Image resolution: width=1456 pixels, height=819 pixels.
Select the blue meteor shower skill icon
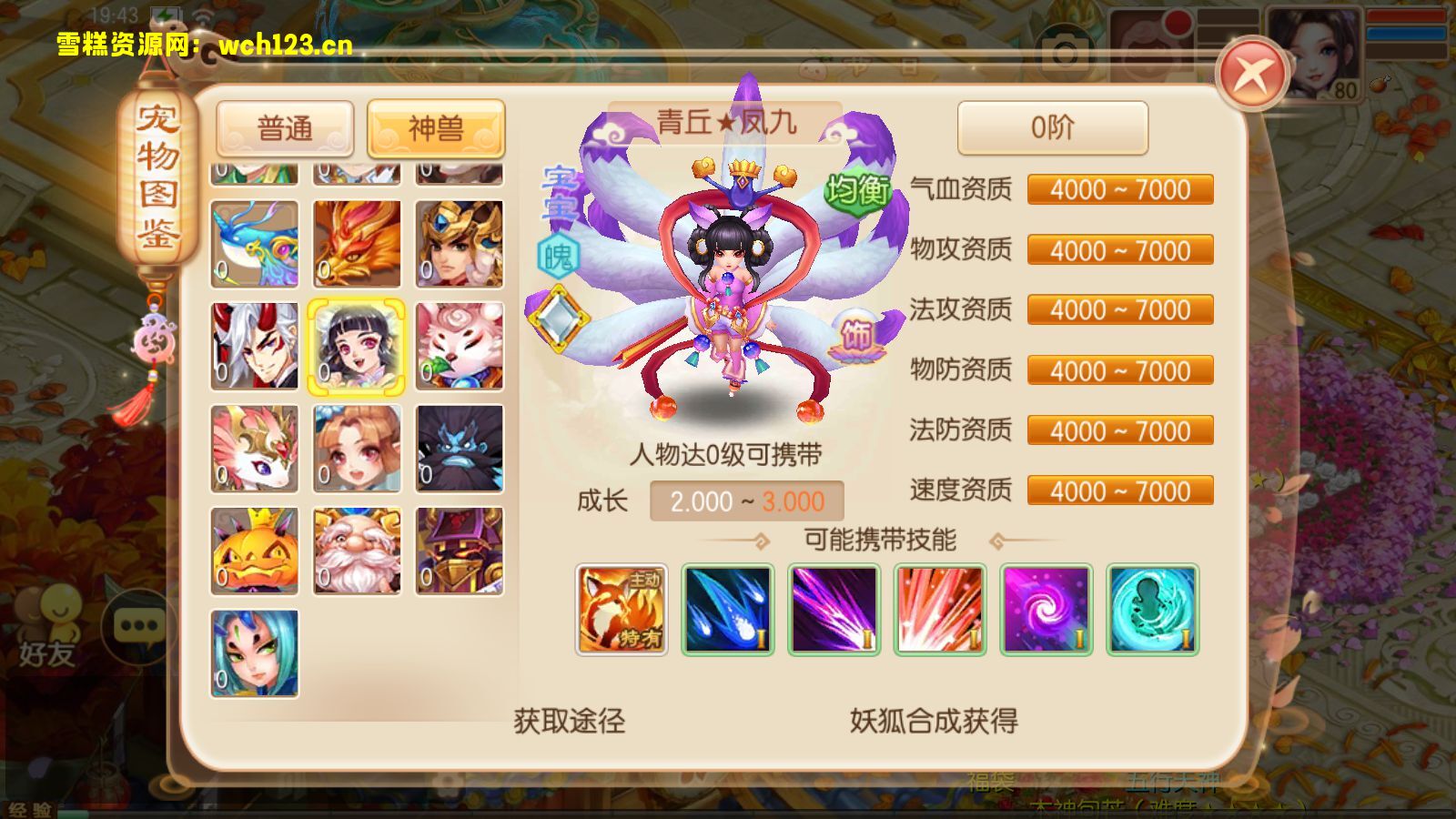pyautogui.click(x=724, y=610)
